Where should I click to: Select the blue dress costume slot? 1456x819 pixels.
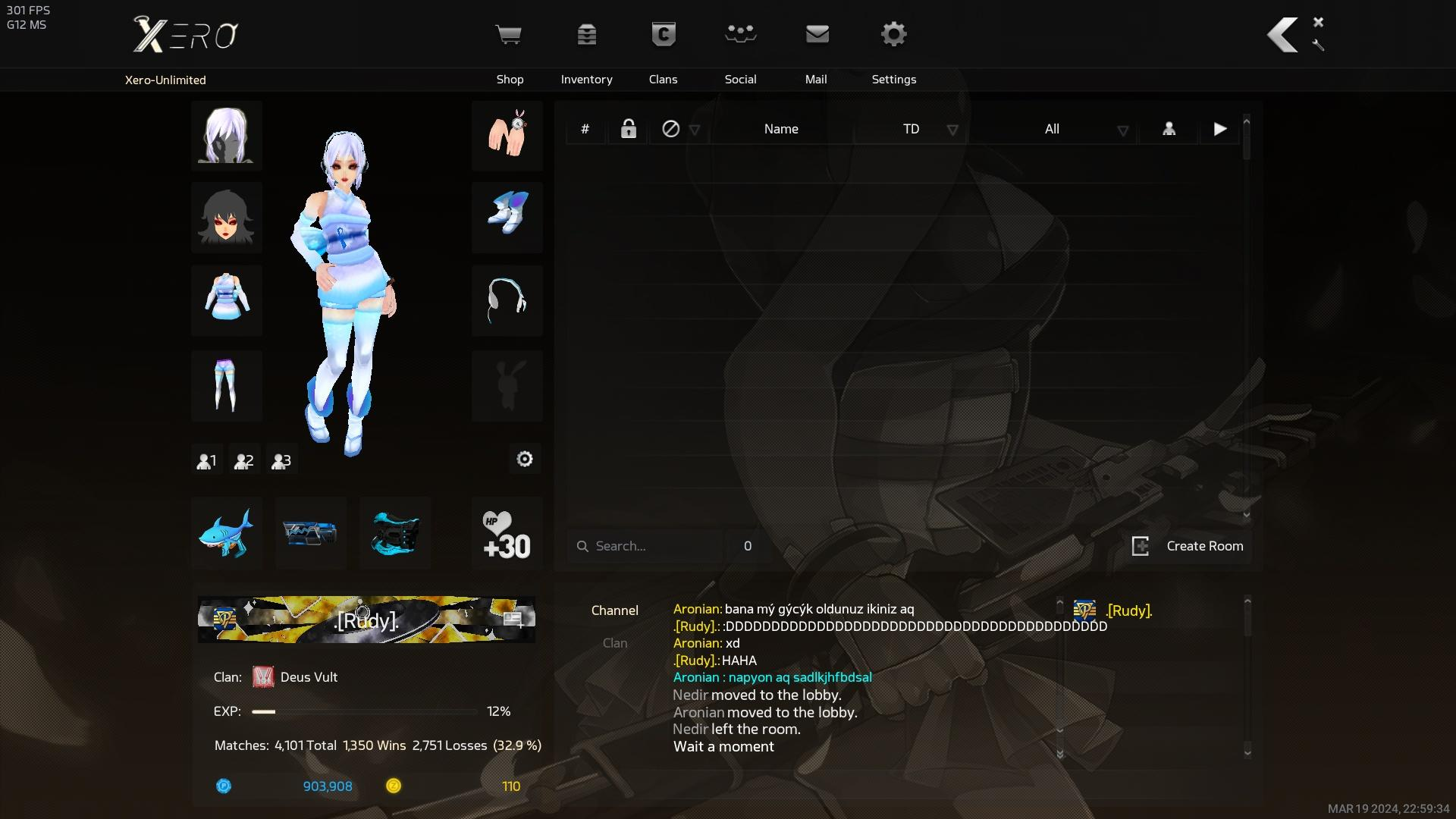click(226, 300)
